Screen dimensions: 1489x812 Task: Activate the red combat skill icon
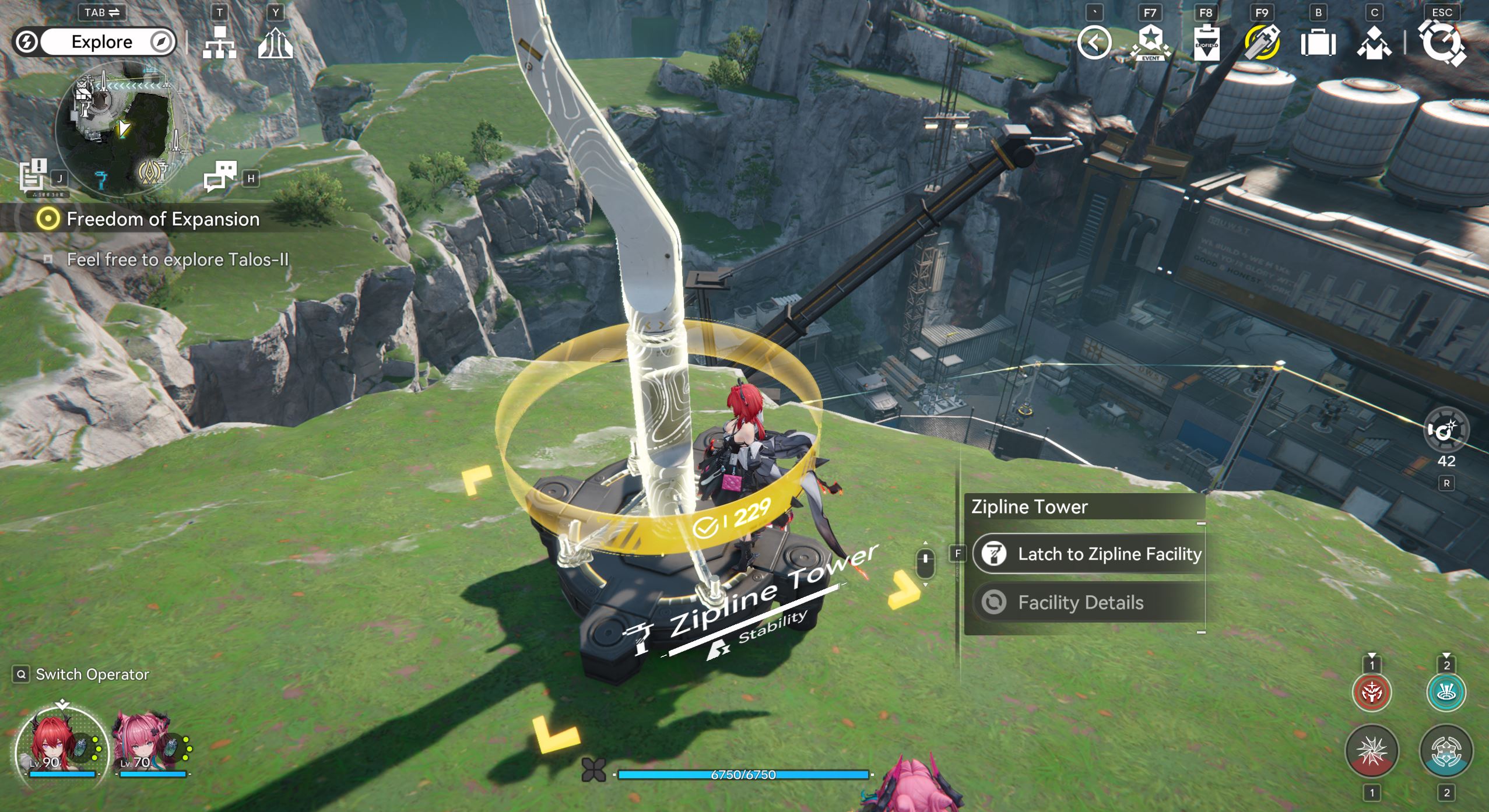(x=1371, y=752)
